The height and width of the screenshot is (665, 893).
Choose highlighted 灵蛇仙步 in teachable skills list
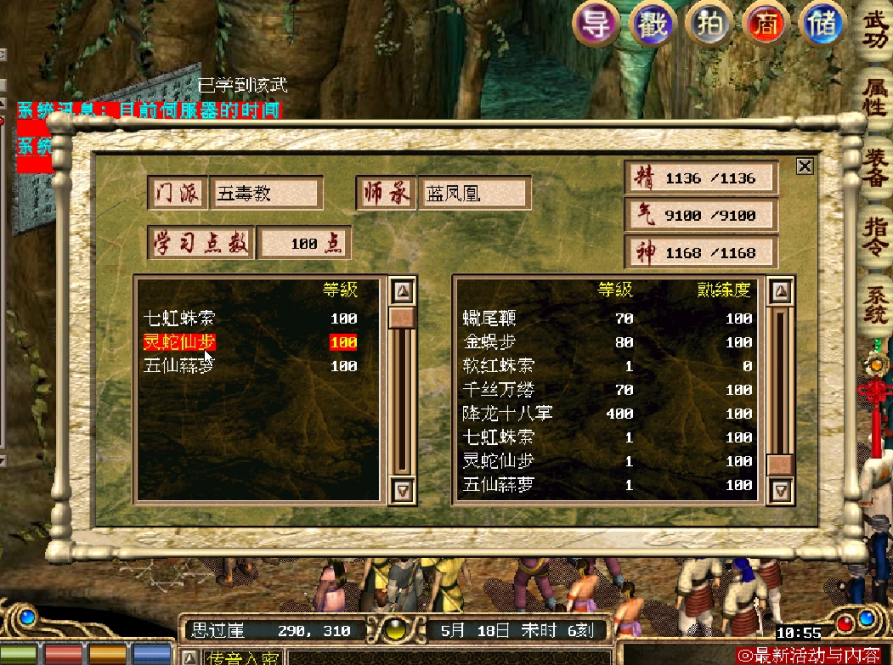point(178,343)
